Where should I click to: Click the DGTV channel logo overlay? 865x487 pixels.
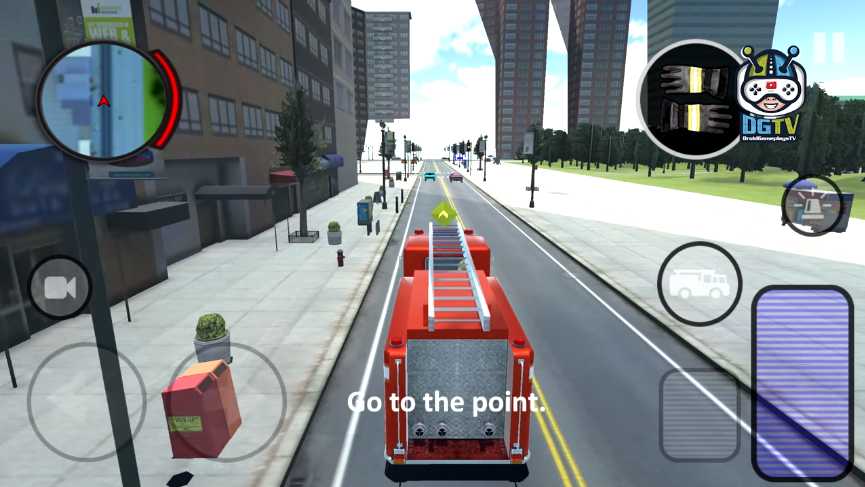point(767,93)
